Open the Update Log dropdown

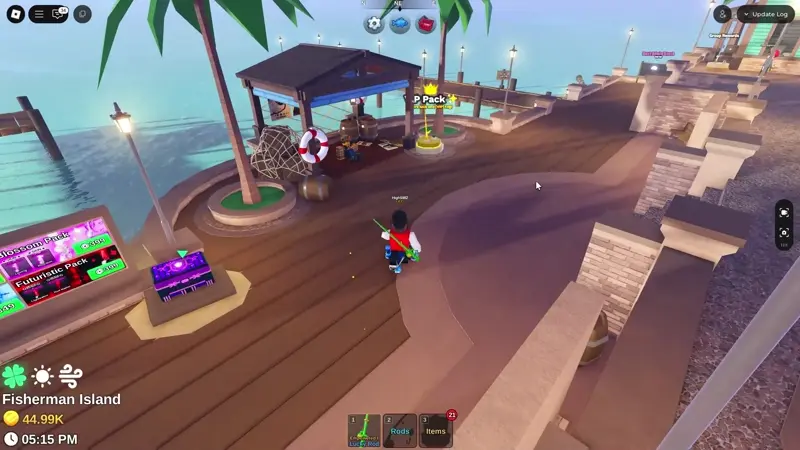[x=767, y=14]
